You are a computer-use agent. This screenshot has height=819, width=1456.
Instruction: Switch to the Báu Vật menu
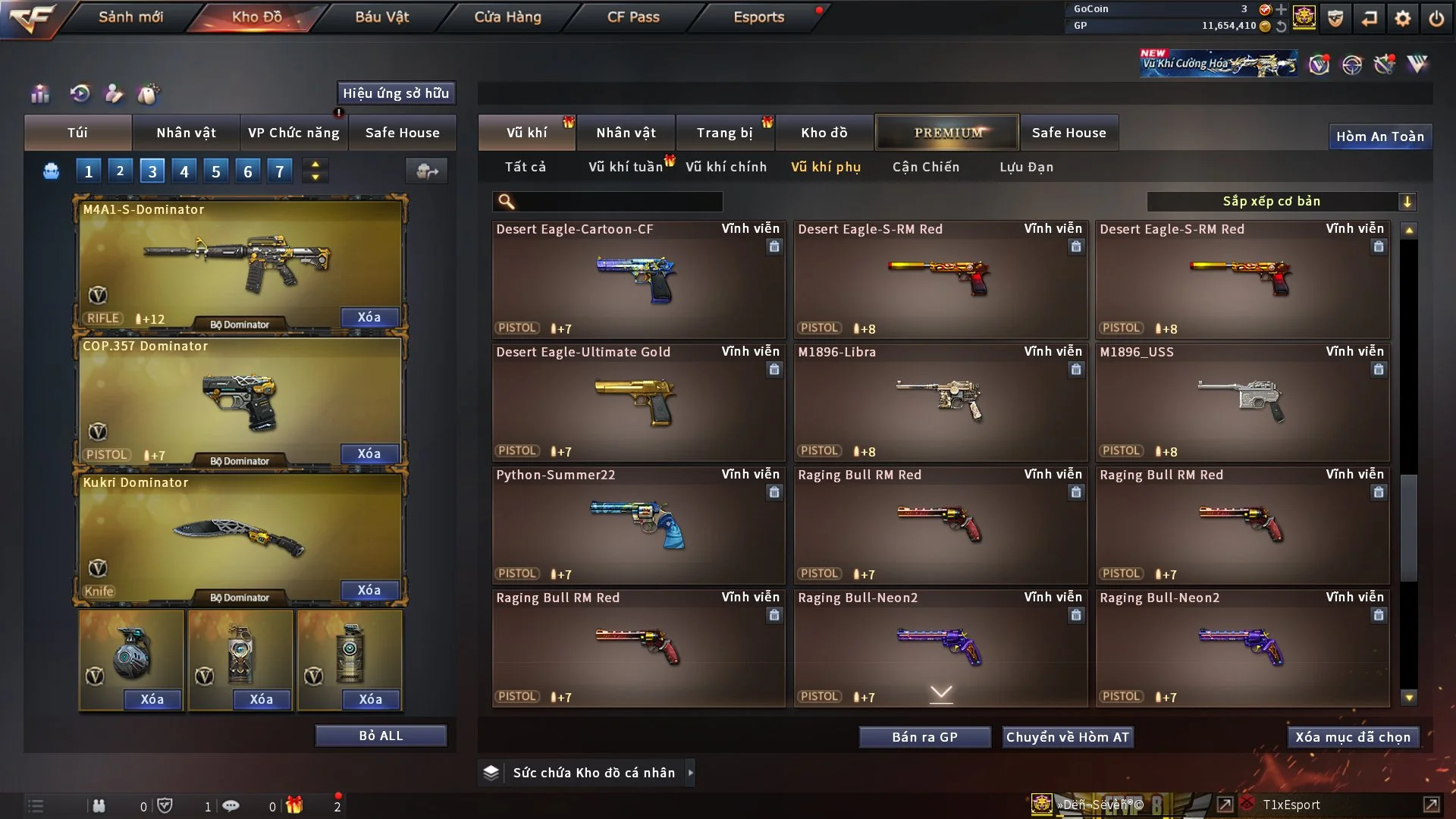point(381,17)
